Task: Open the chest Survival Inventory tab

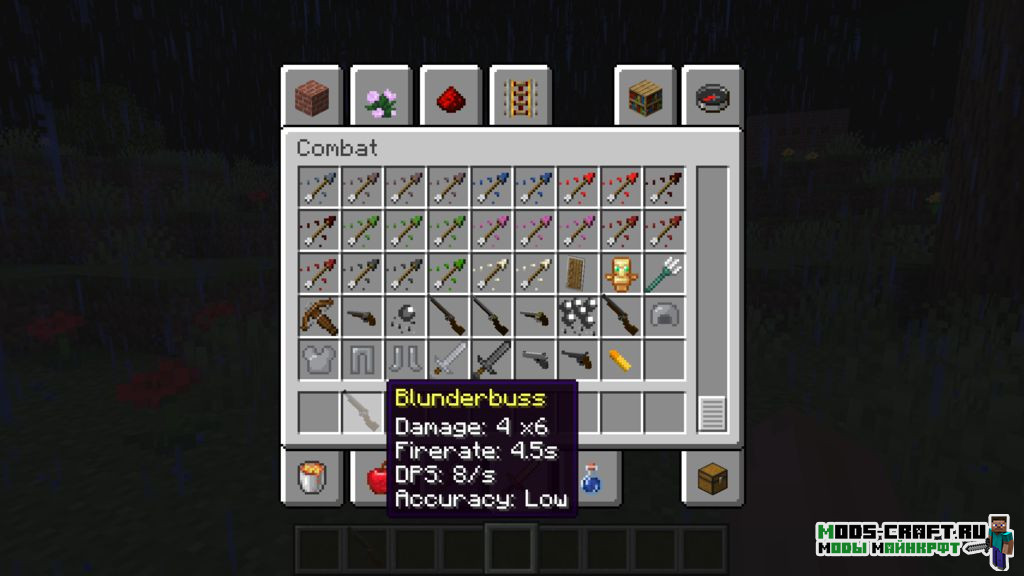Action: point(713,478)
